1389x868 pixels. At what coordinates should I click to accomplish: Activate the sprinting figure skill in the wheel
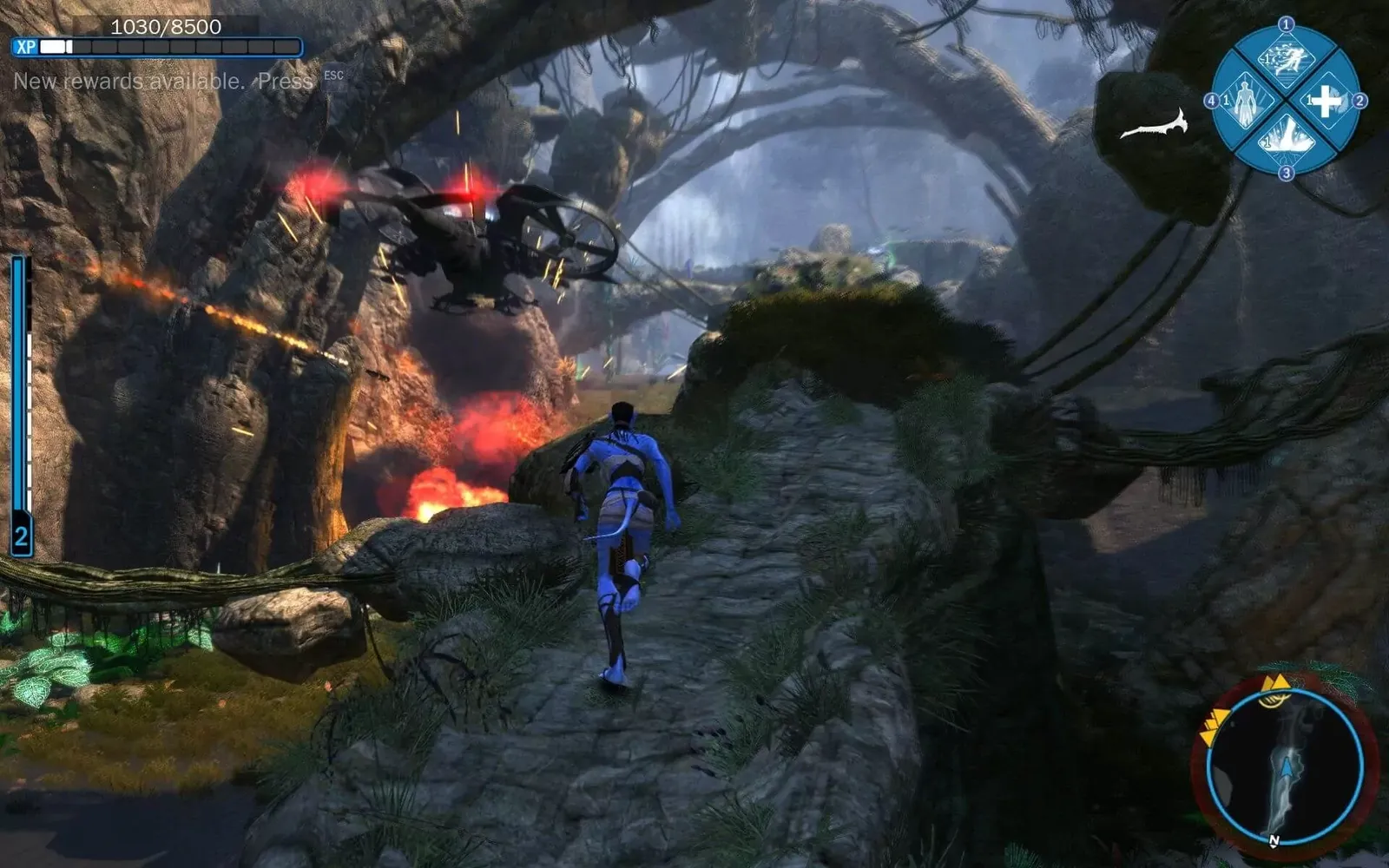1286,62
